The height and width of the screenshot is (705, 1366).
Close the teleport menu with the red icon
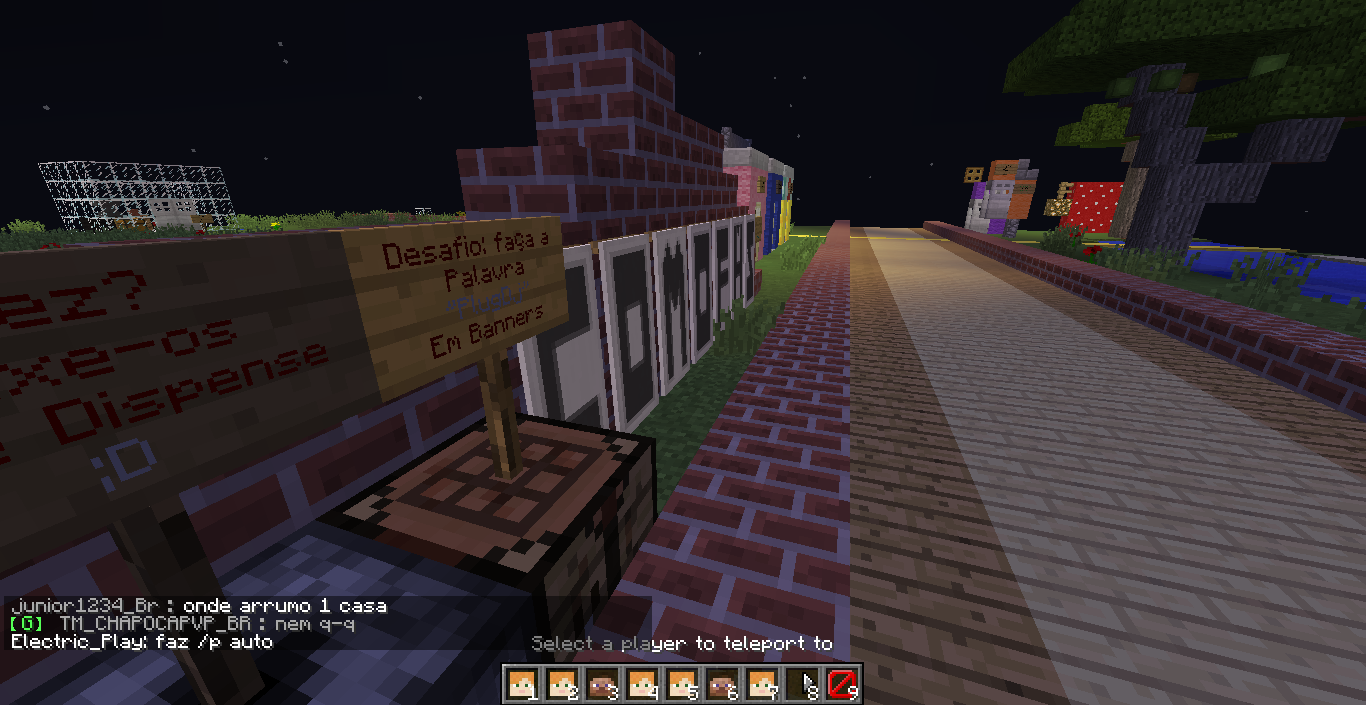[841, 684]
